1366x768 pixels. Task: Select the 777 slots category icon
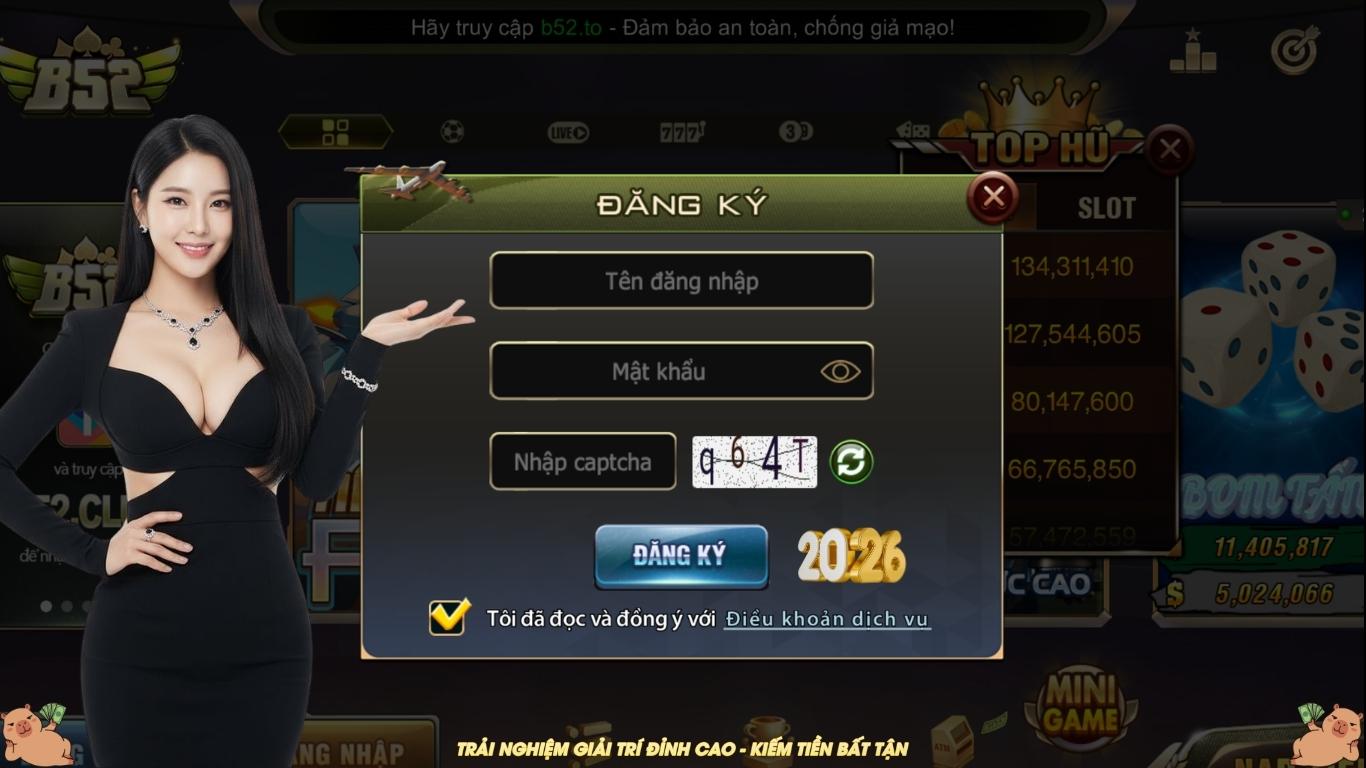[682, 131]
